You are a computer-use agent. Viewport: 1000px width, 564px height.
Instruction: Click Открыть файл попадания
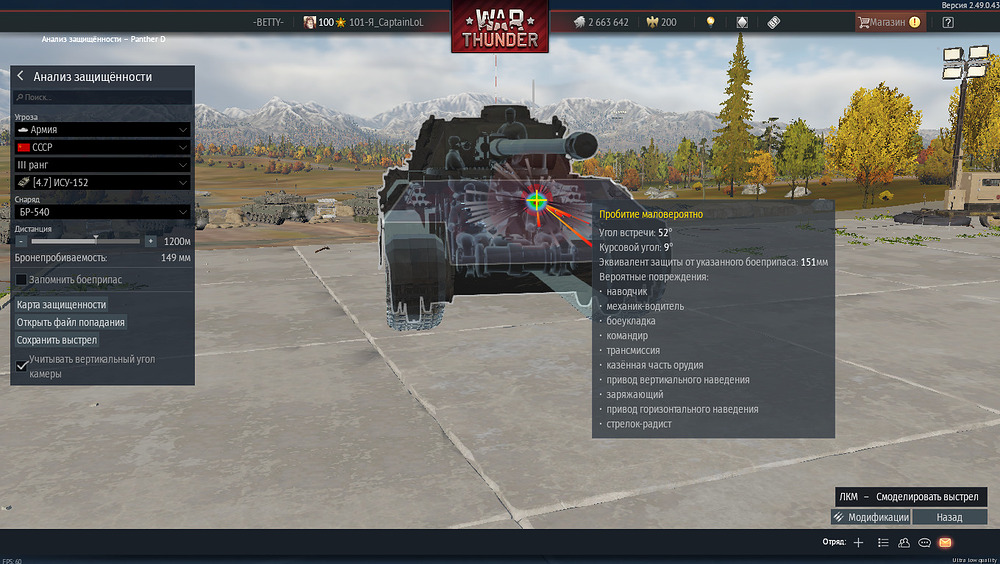click(x=71, y=323)
